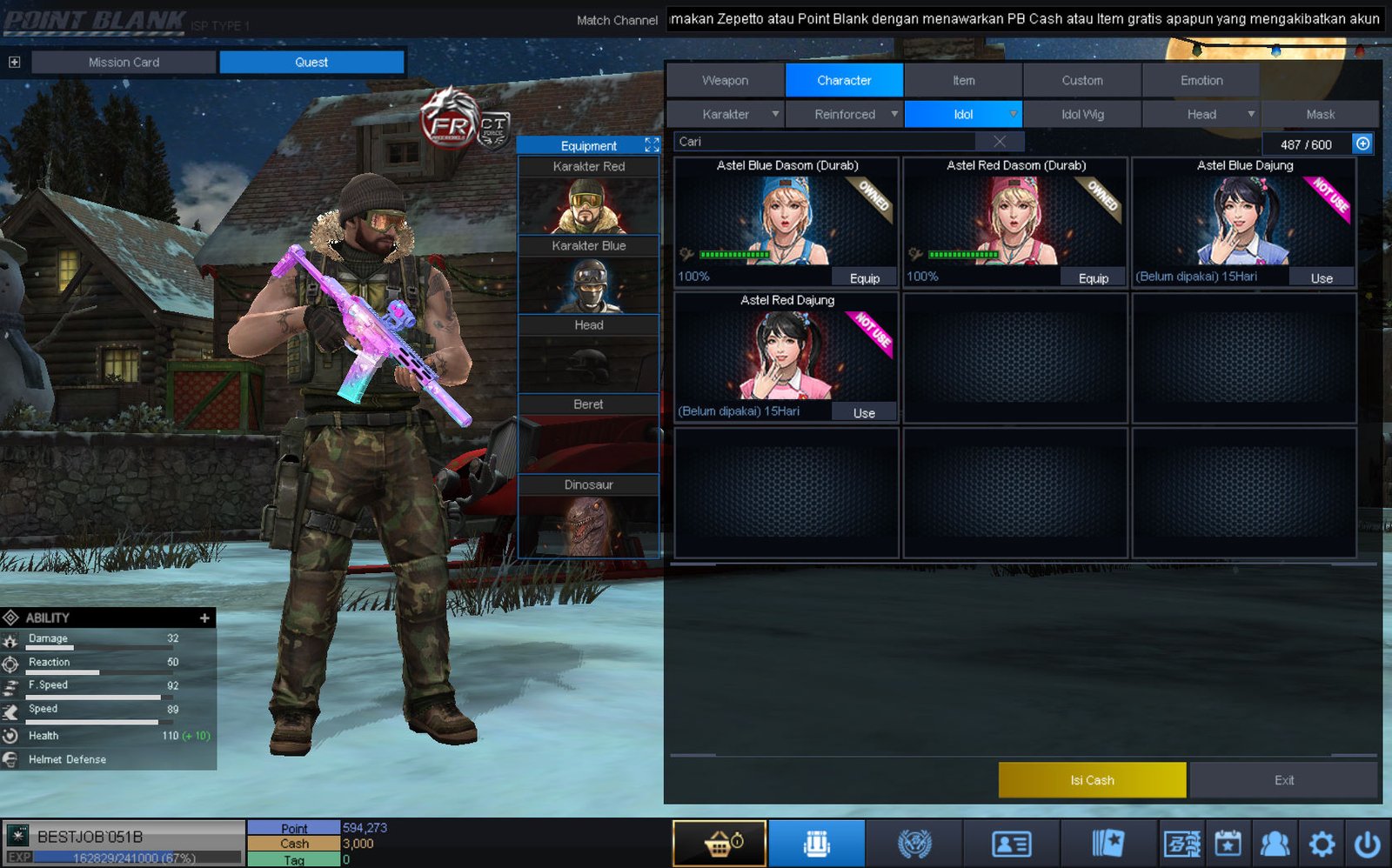Top up with Isi Cash button
Screen dimensions: 1392x868
1092,780
